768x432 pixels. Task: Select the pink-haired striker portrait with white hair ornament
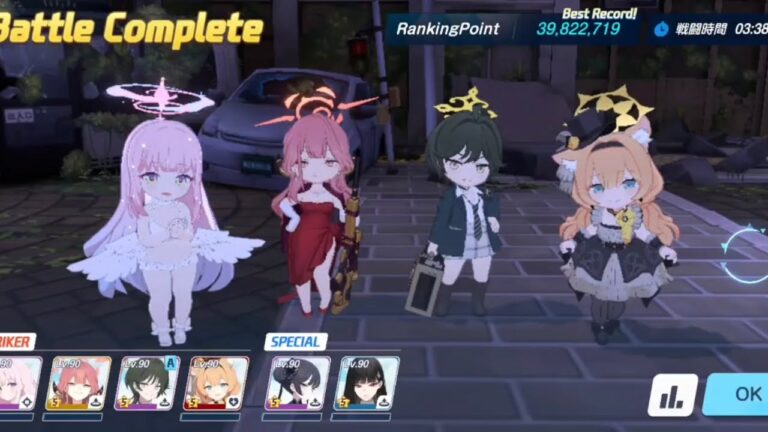18,384
